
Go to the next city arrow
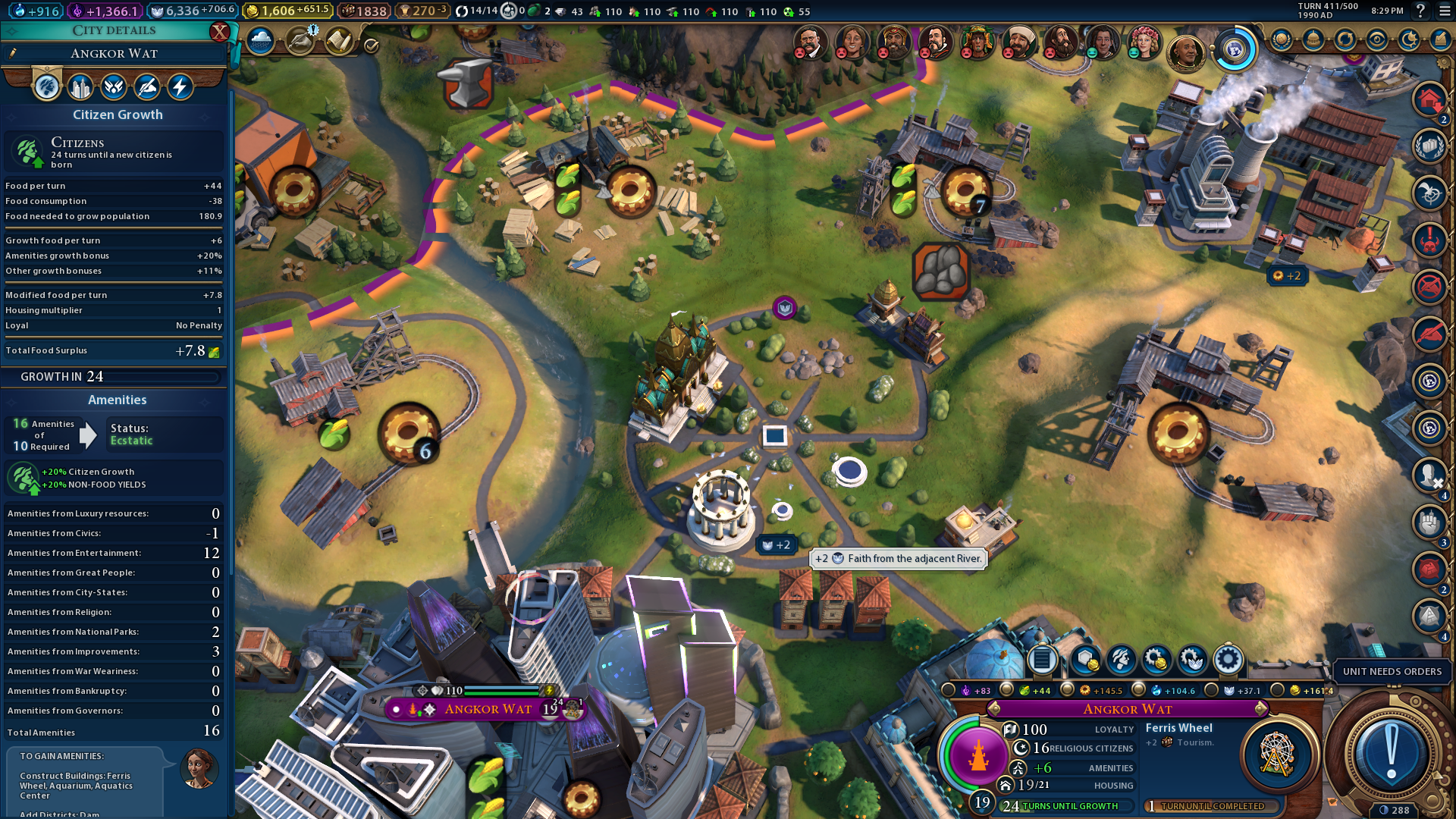(x=1261, y=709)
